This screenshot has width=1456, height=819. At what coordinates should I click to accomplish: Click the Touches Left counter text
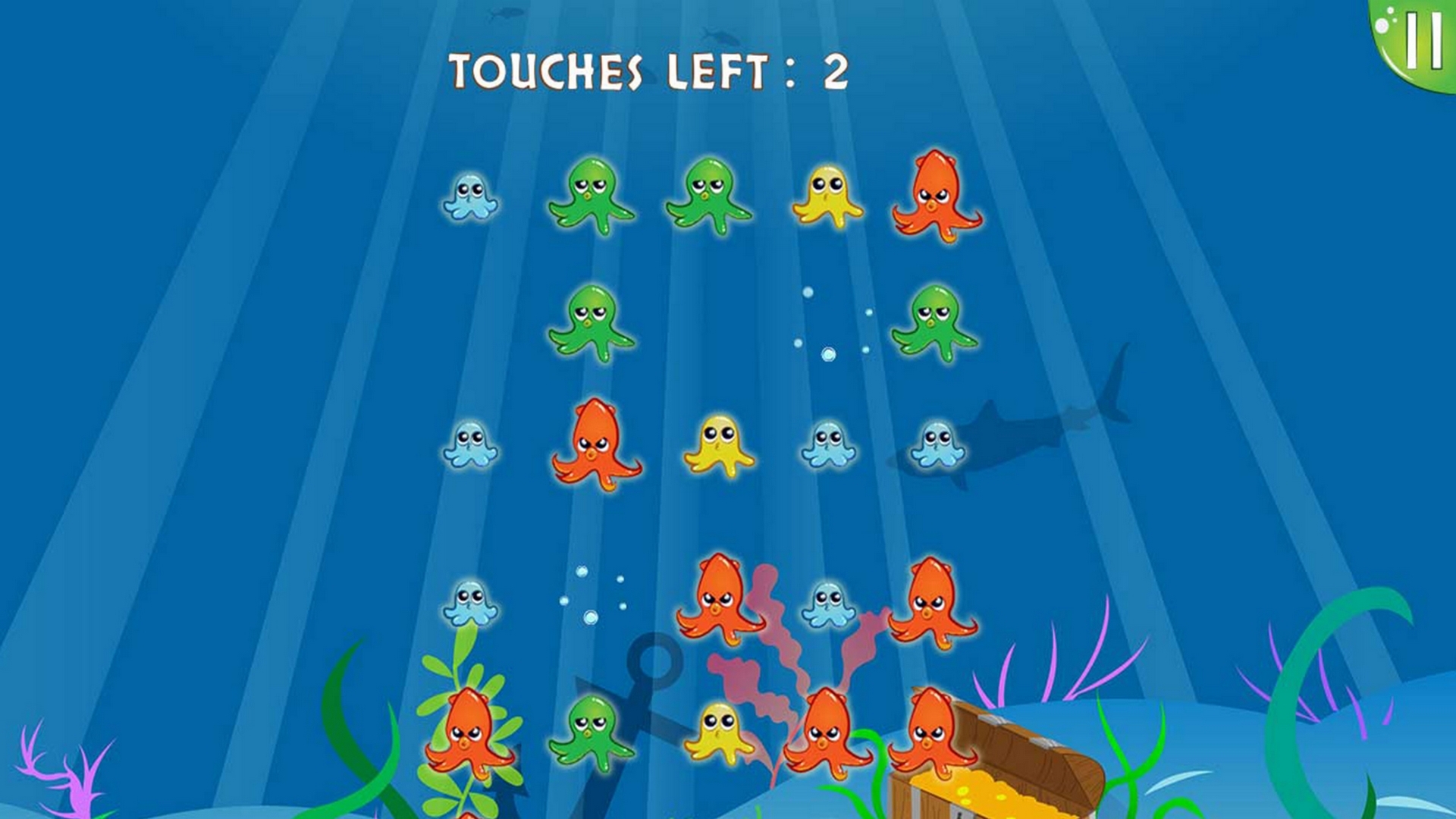coord(648,72)
